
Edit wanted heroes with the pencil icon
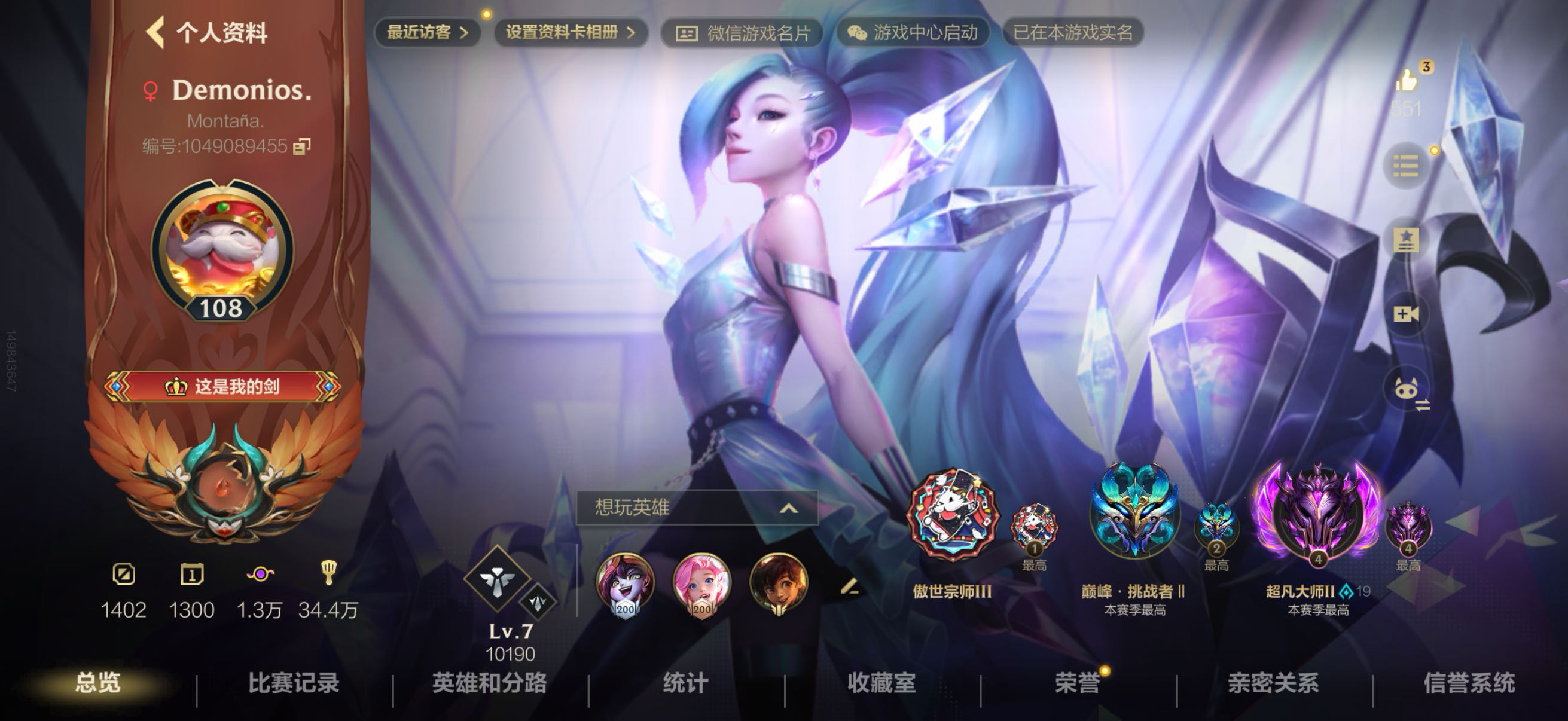(x=849, y=586)
